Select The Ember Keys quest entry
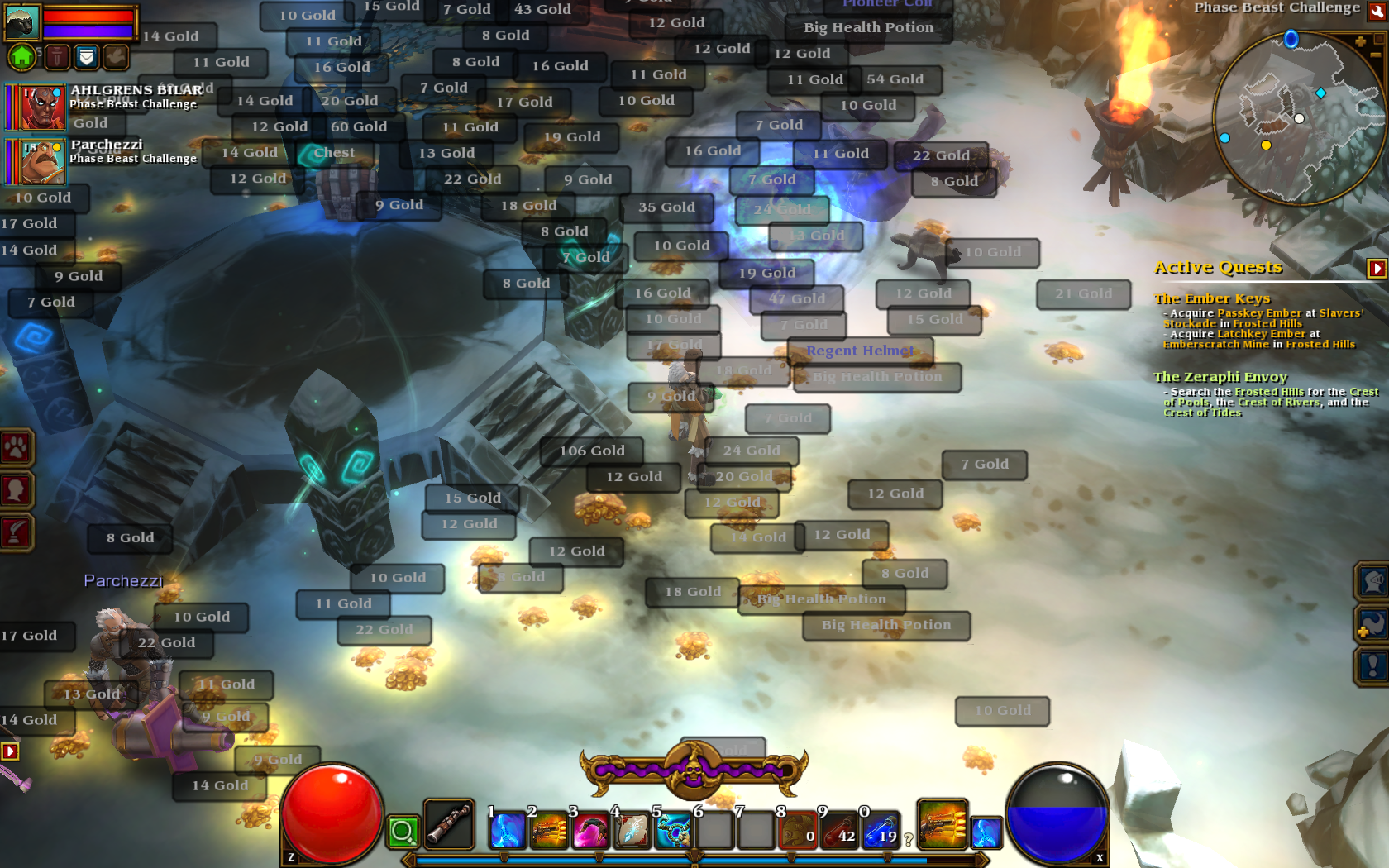 point(1211,298)
